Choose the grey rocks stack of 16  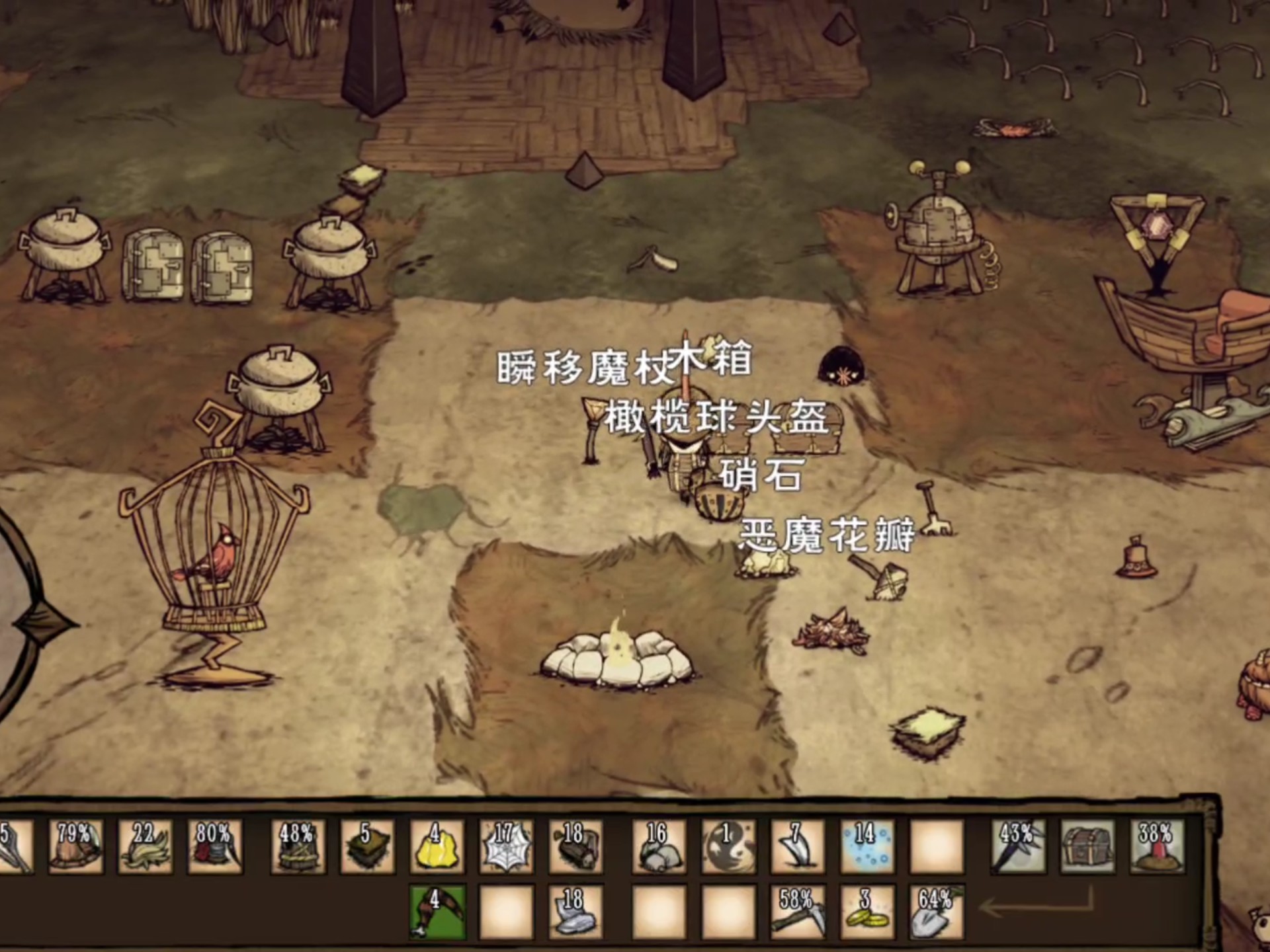(x=659, y=848)
